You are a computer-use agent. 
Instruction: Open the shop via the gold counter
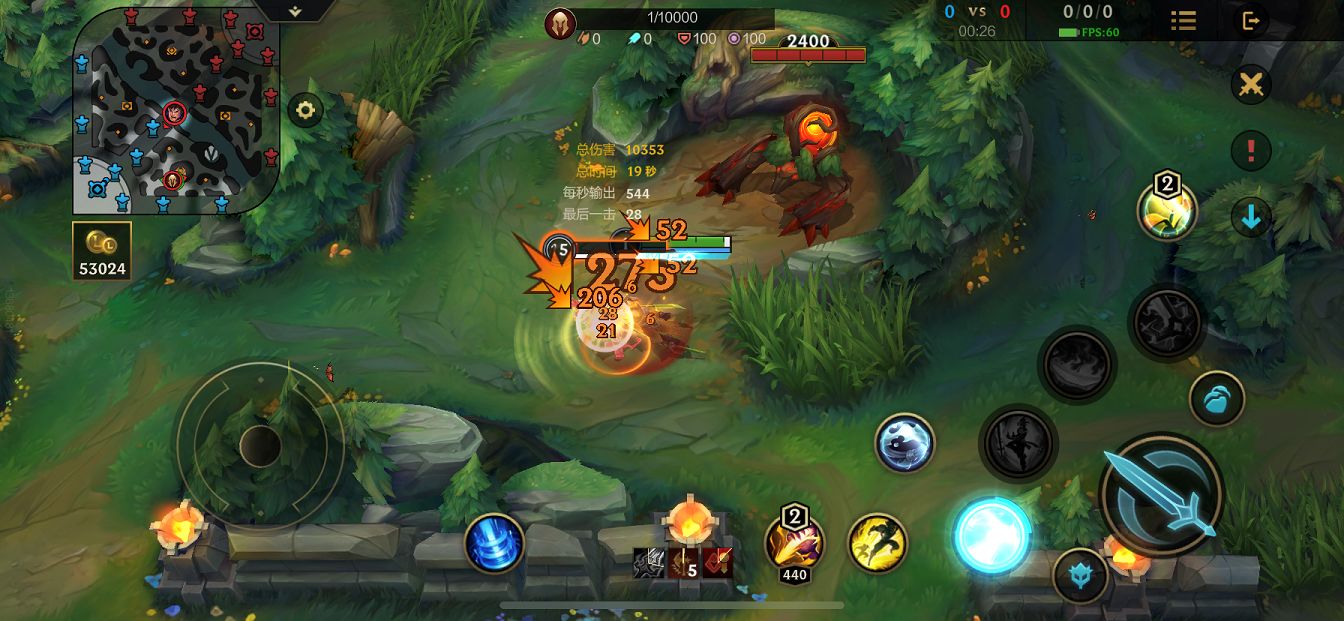[102, 250]
